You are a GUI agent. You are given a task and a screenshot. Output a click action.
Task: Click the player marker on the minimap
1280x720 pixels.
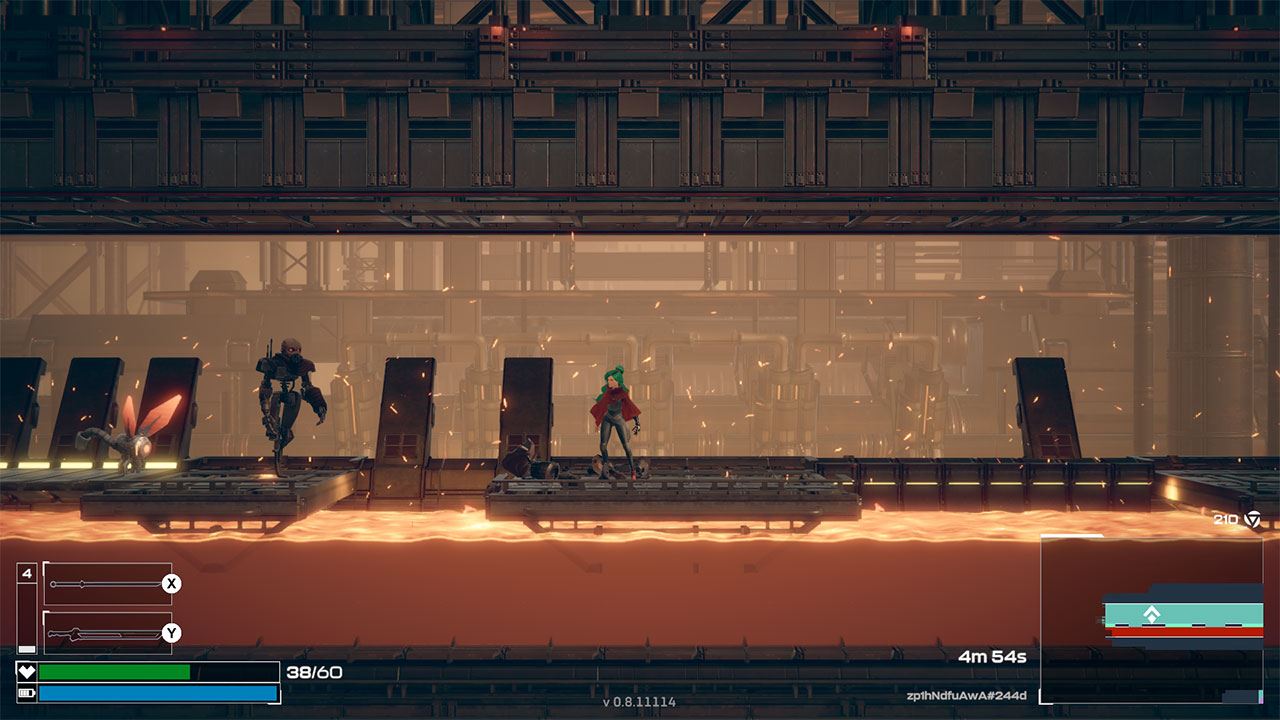[x=1152, y=615]
